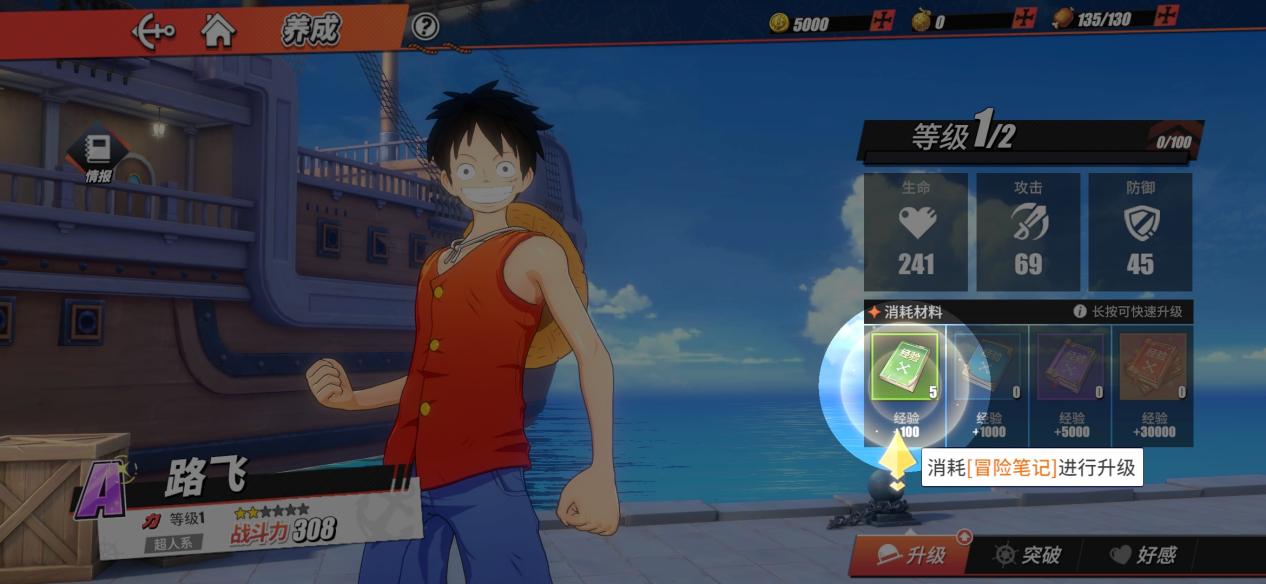Add more gold coins
1266x584 pixels.
tap(881, 20)
